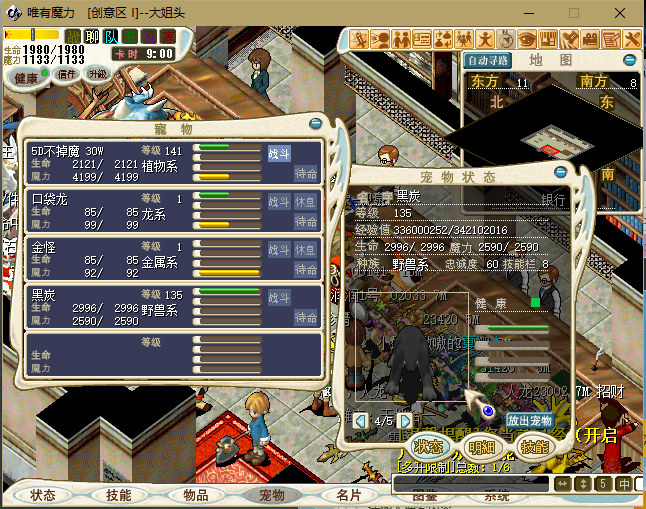Show the next pet with the right arrow
Screen dimensions: 646x509
point(404,421)
